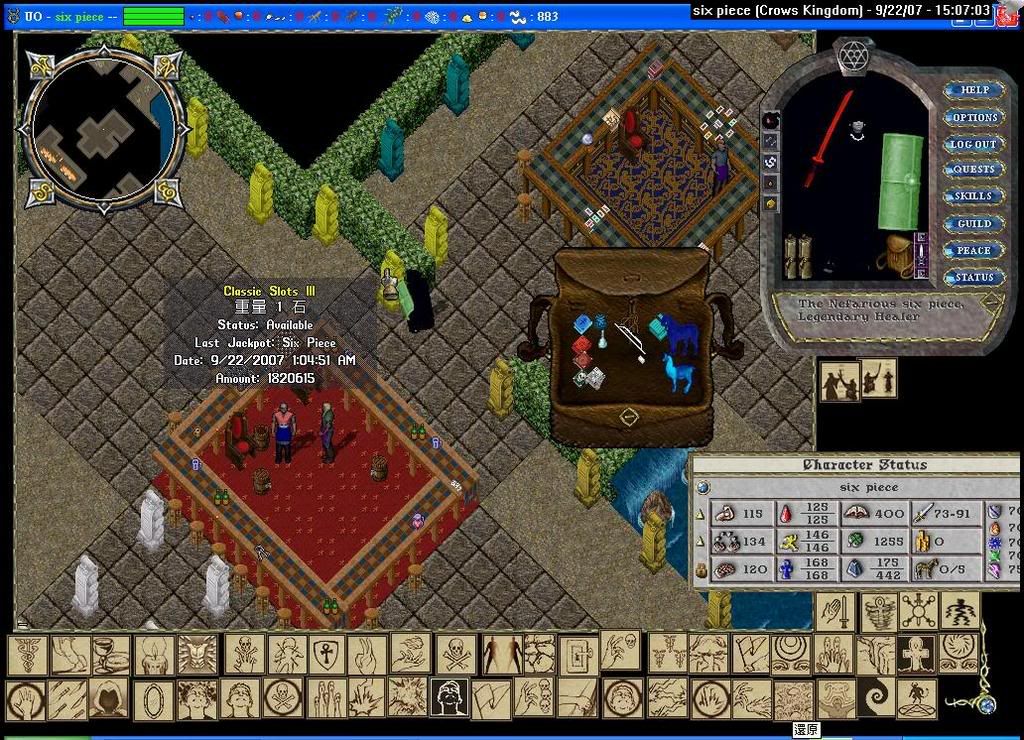Open the Status gump from paperdoll
The image size is (1024, 740).
click(x=974, y=277)
